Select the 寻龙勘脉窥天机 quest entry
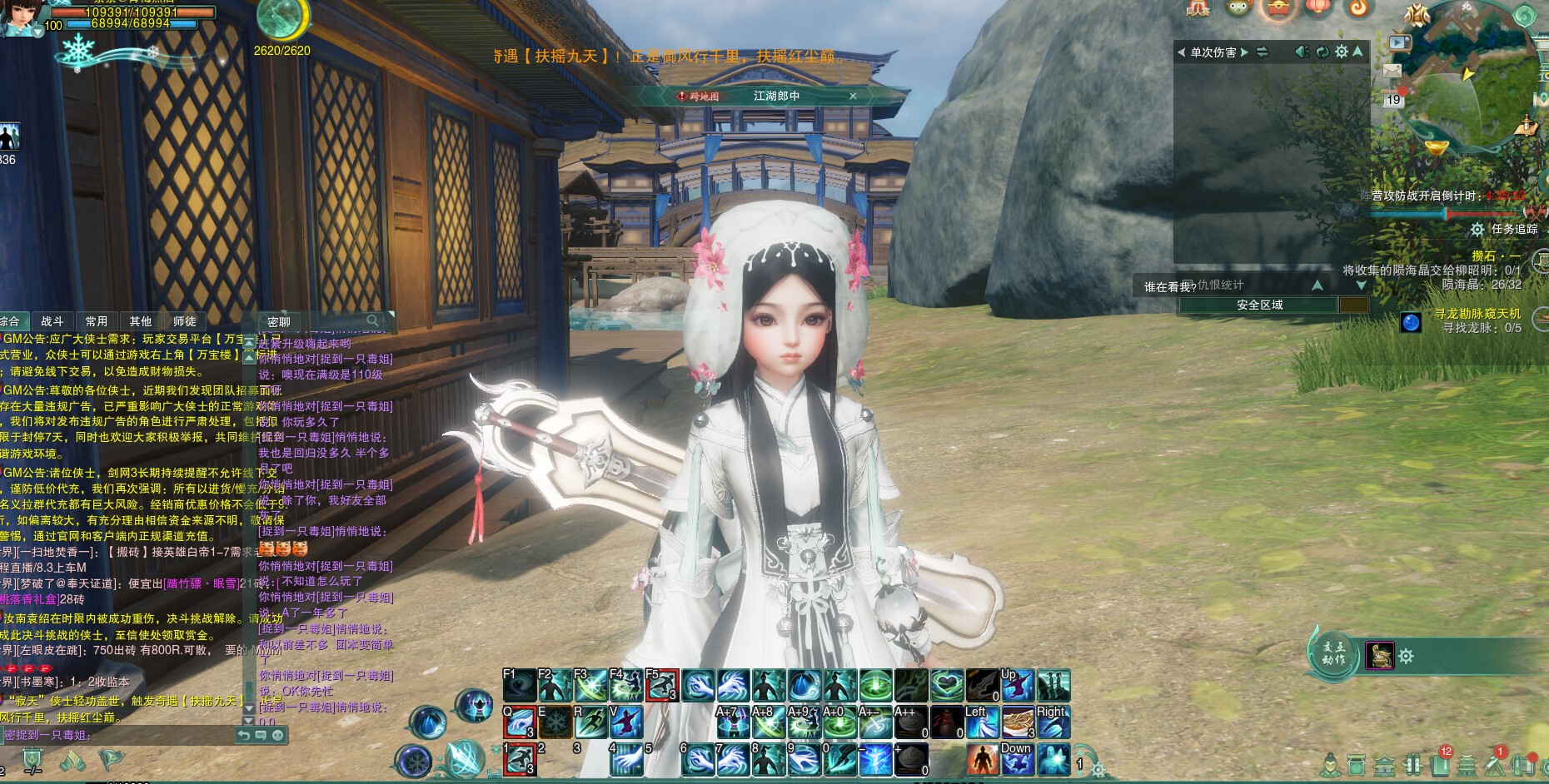The width and height of the screenshot is (1549, 784). click(1477, 314)
